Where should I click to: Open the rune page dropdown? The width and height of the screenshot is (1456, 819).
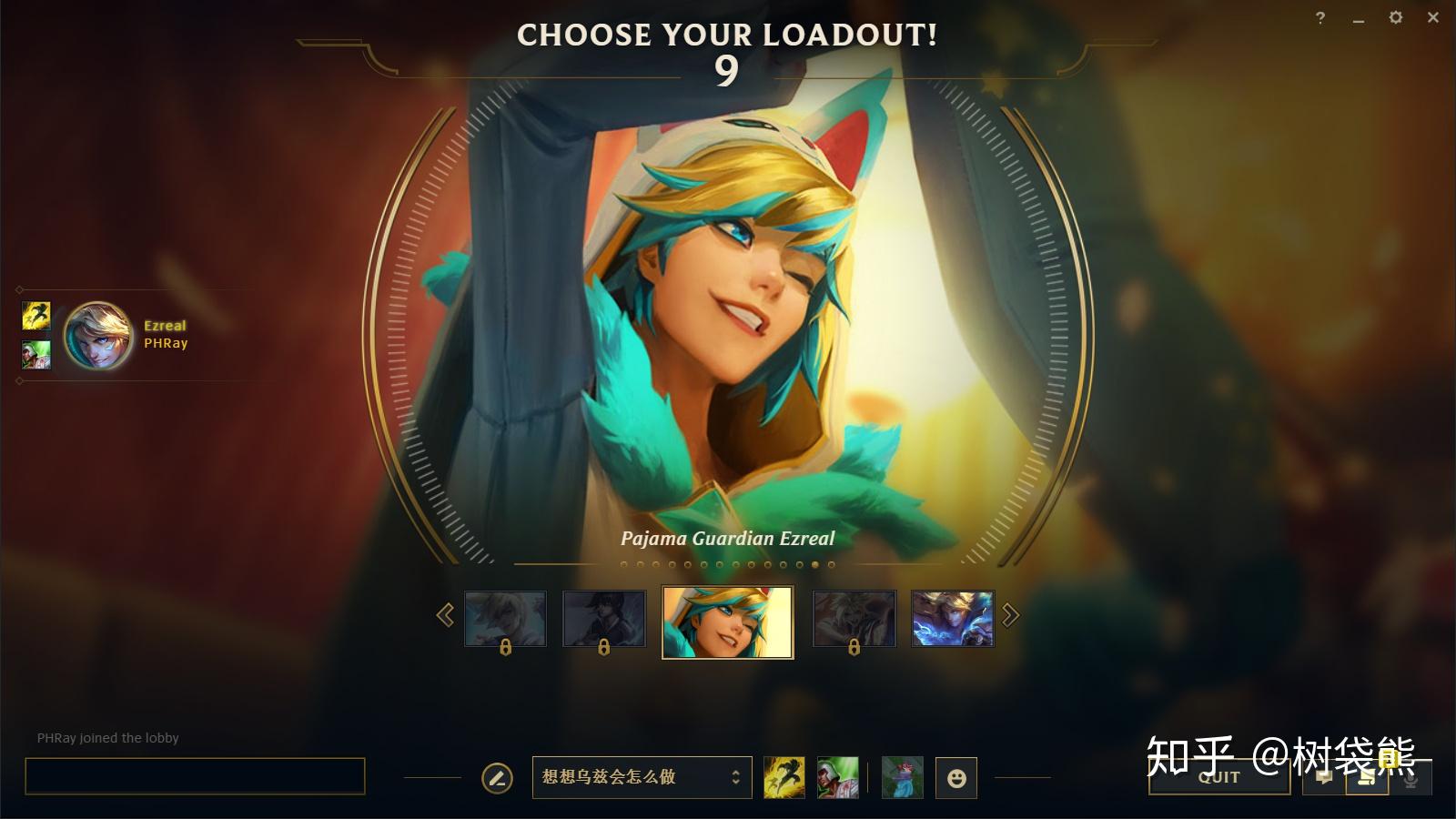pos(642,777)
